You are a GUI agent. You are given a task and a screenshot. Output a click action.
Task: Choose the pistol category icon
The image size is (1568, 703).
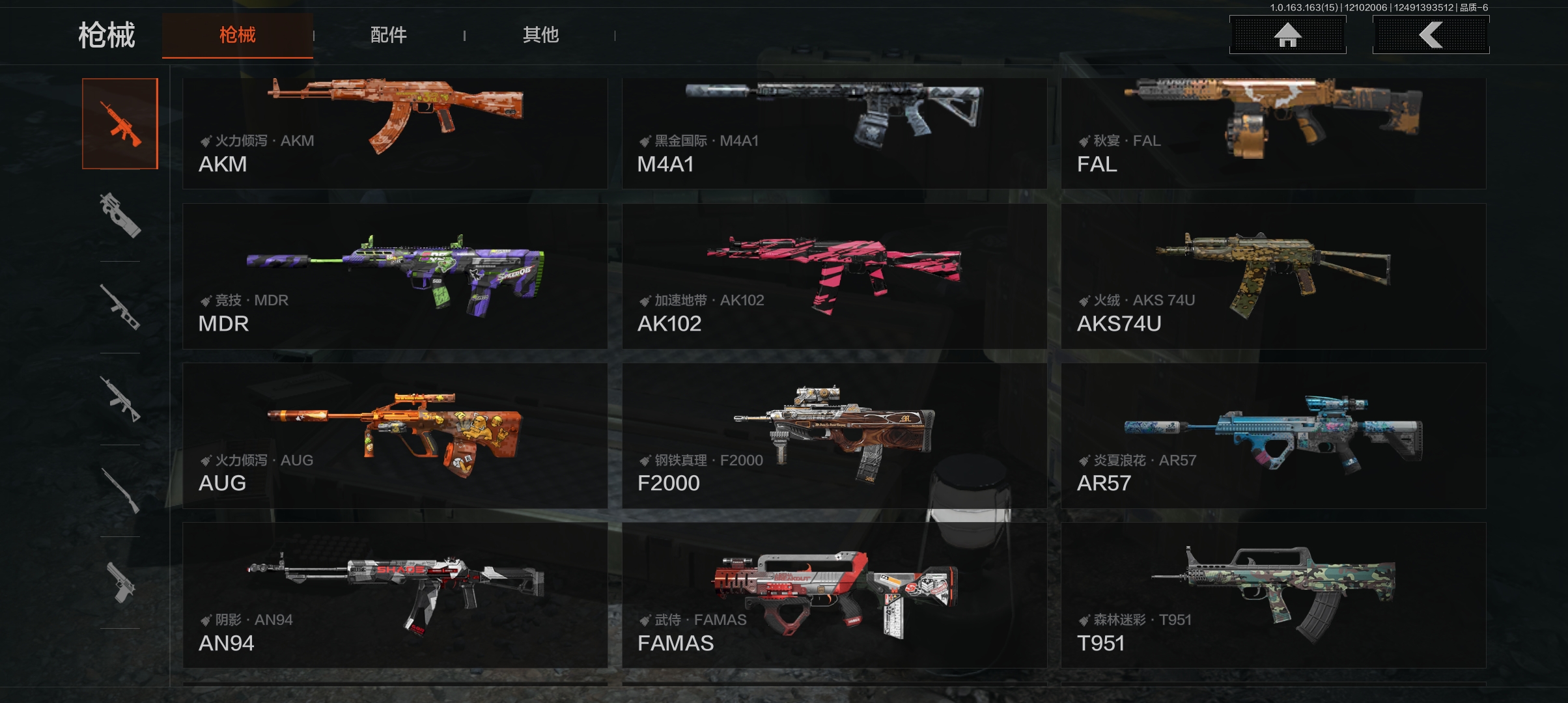(120, 583)
